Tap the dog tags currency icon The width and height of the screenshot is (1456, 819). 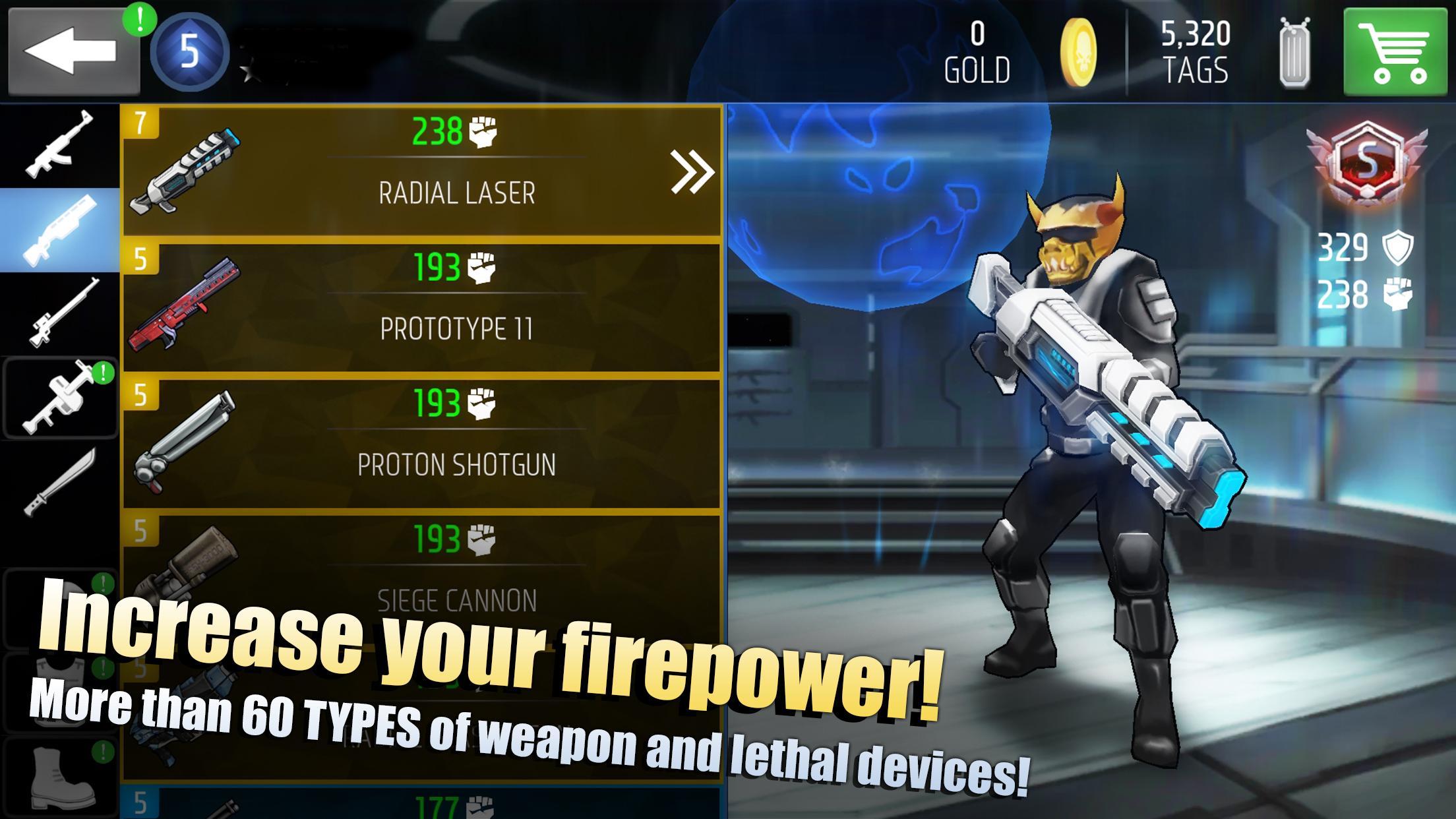pos(1294,53)
